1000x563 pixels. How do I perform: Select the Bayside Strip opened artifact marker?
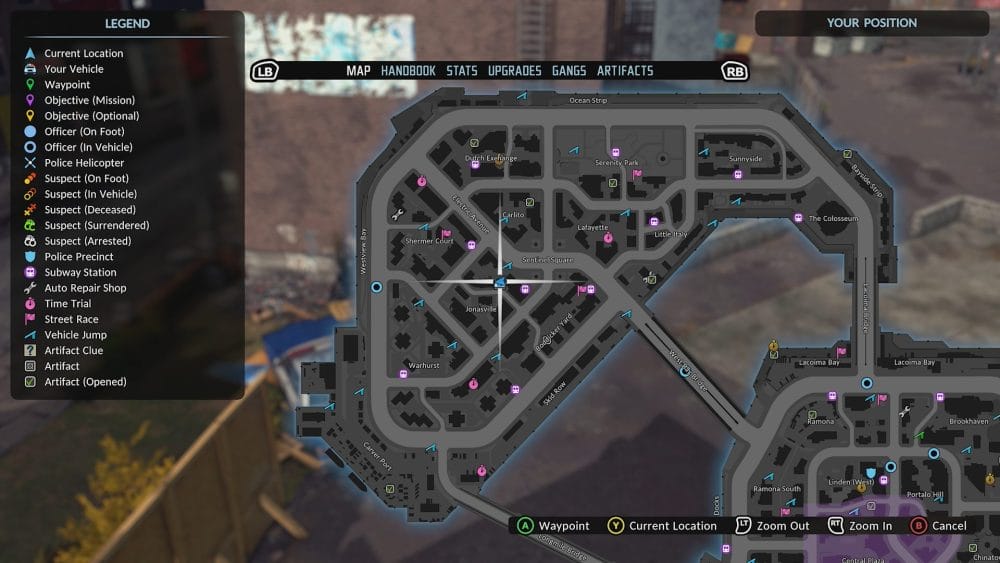(x=847, y=155)
